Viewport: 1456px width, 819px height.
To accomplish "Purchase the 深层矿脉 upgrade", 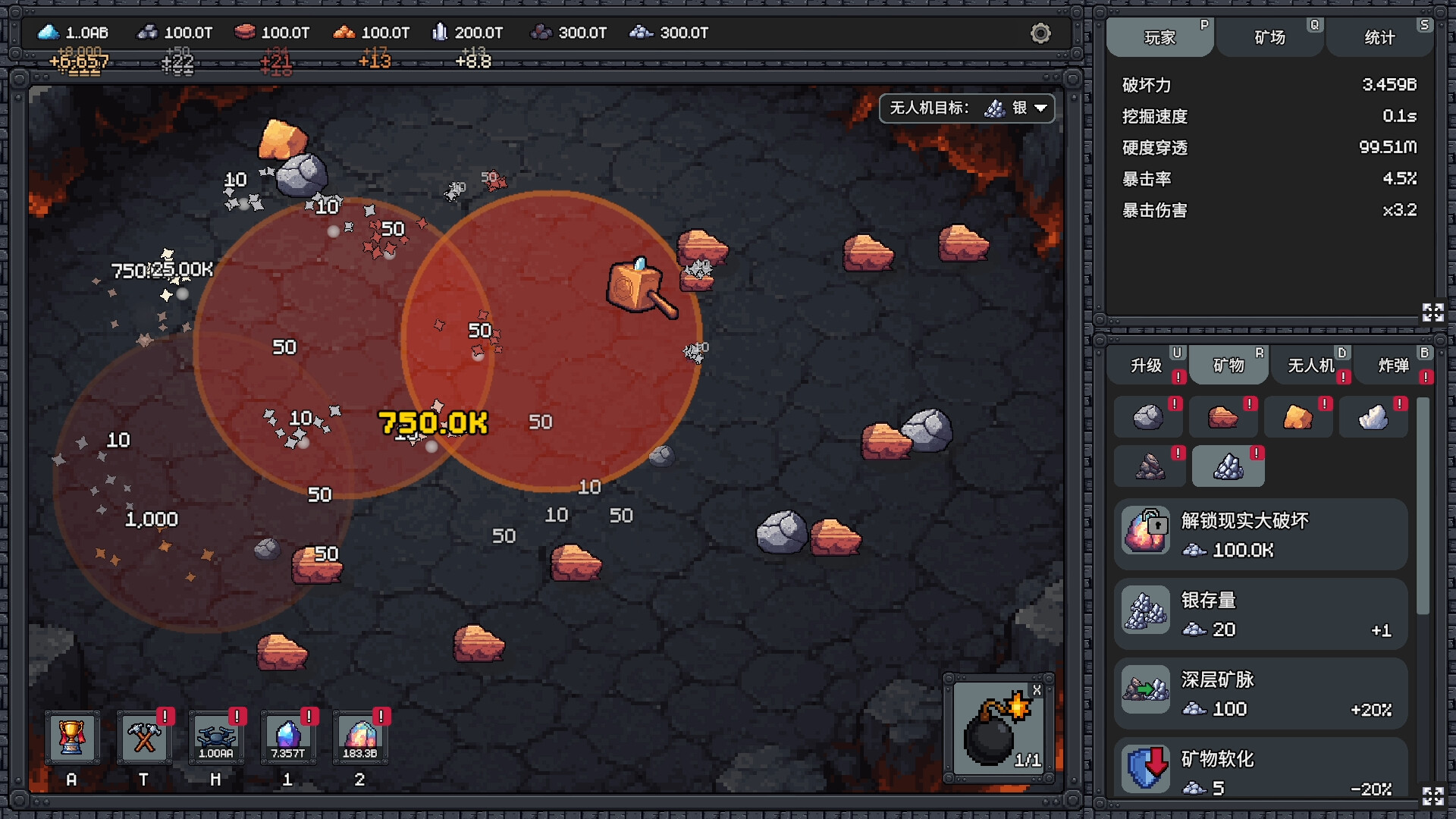I will pyautogui.click(x=1261, y=692).
